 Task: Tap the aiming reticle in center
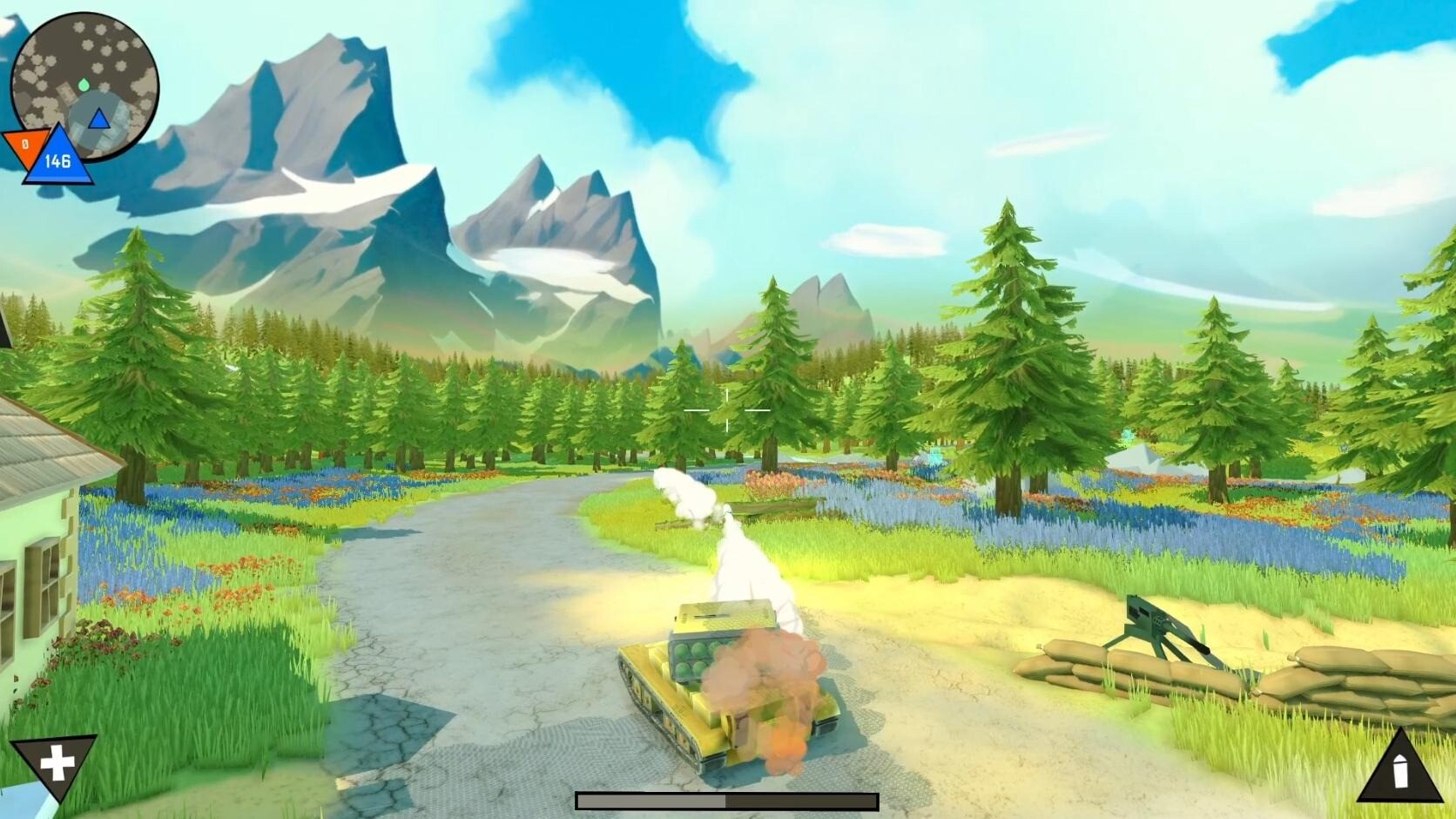pos(727,409)
